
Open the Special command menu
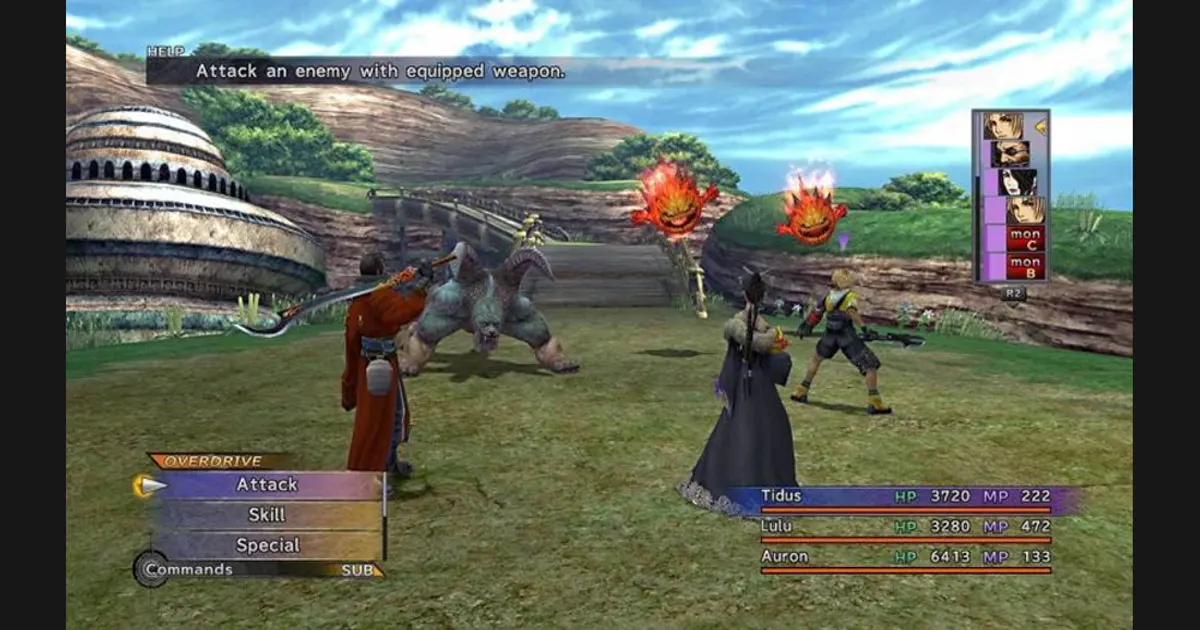(x=267, y=545)
